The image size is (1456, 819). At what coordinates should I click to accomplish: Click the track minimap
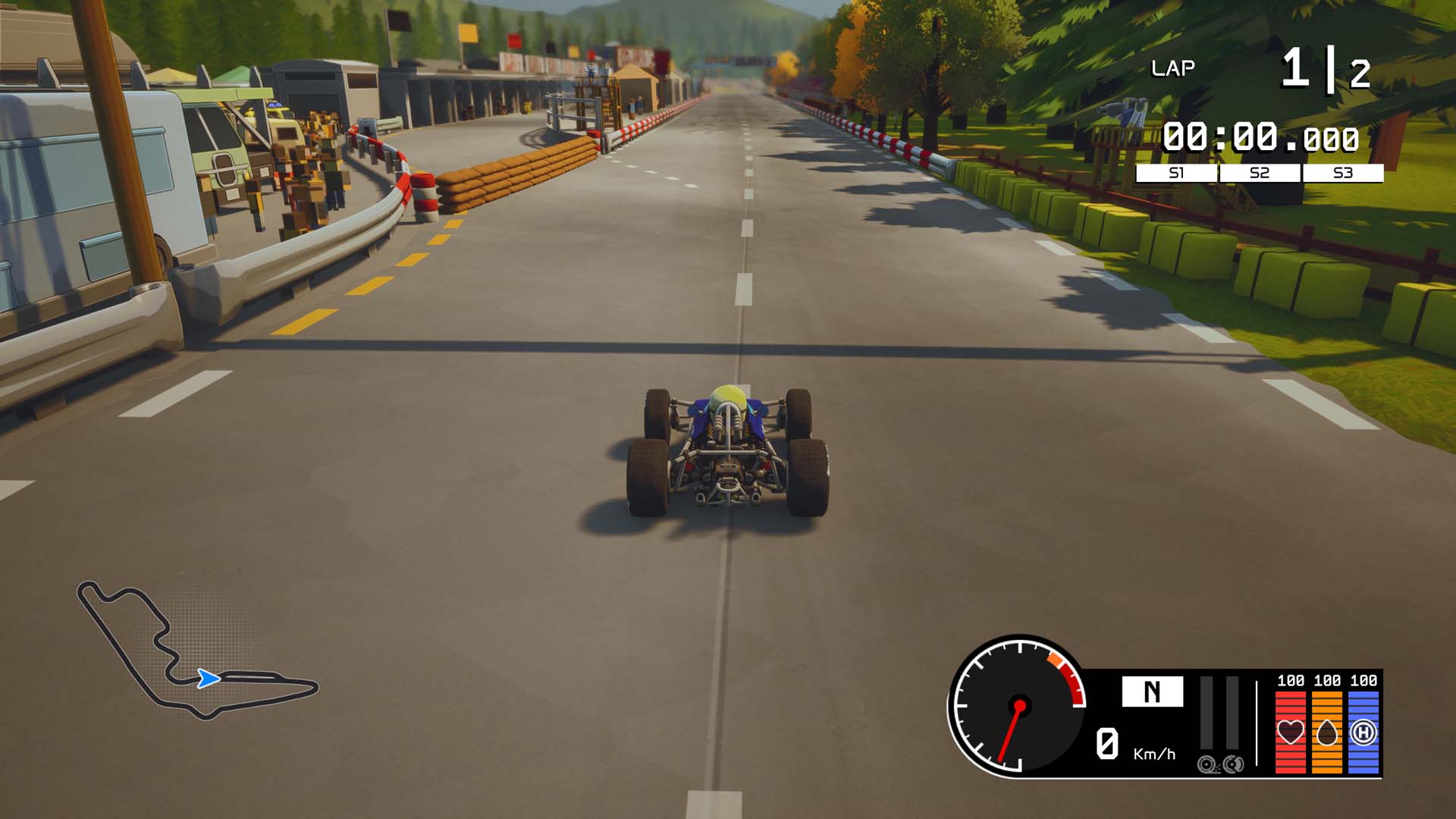[196, 652]
